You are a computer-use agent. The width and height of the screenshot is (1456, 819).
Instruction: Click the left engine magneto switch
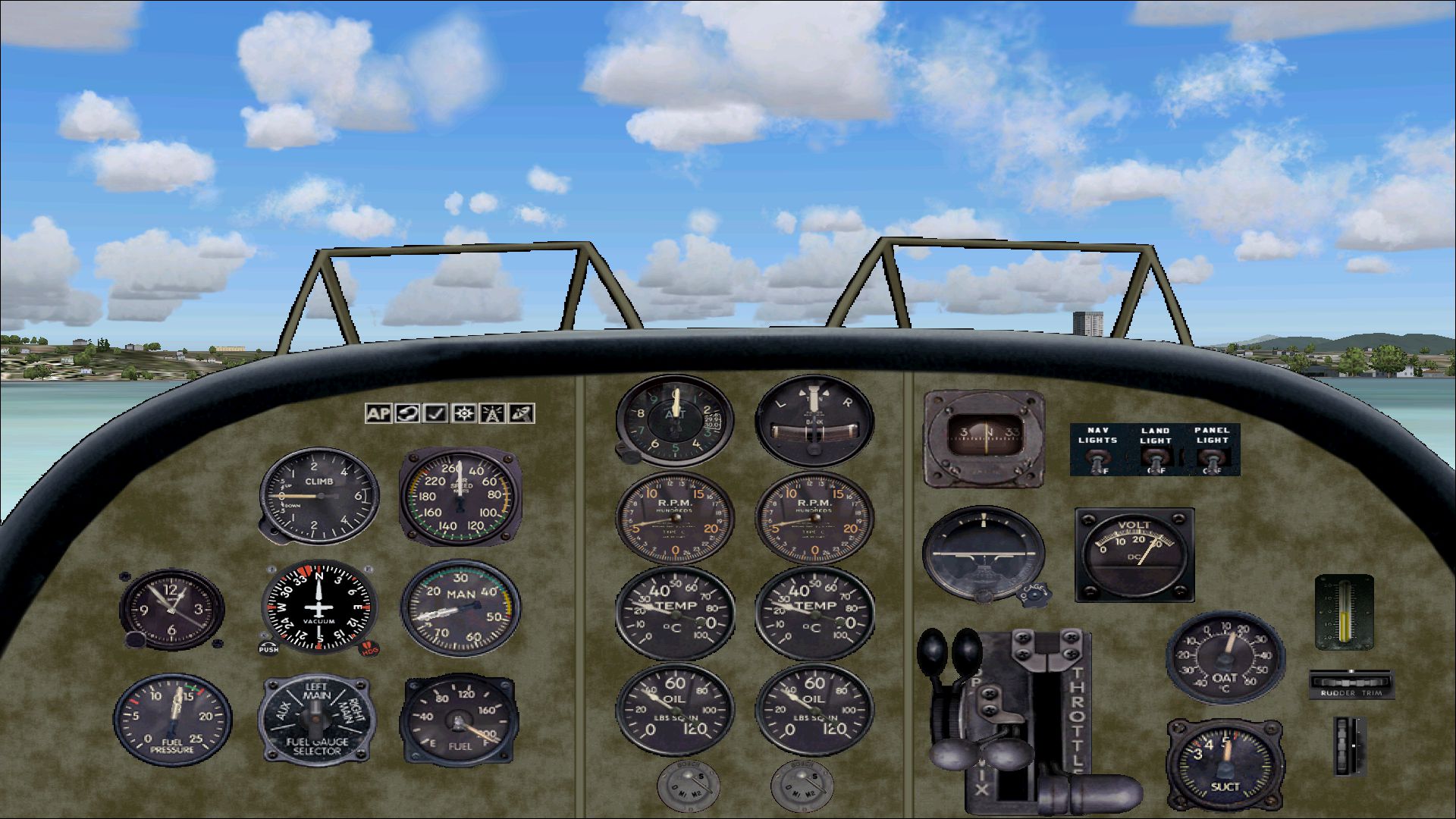coord(686,784)
